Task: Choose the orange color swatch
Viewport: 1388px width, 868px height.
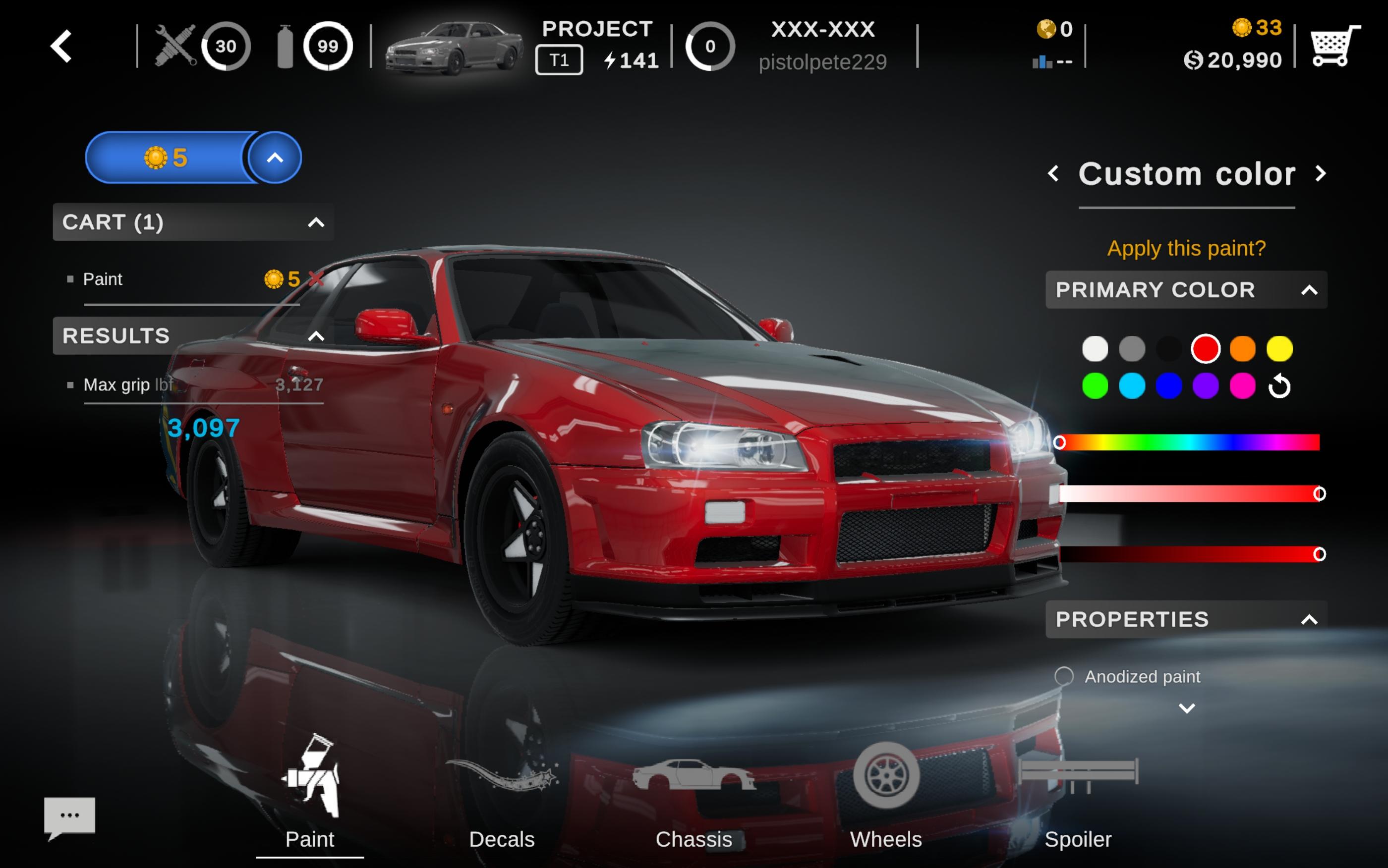Action: (x=1242, y=349)
